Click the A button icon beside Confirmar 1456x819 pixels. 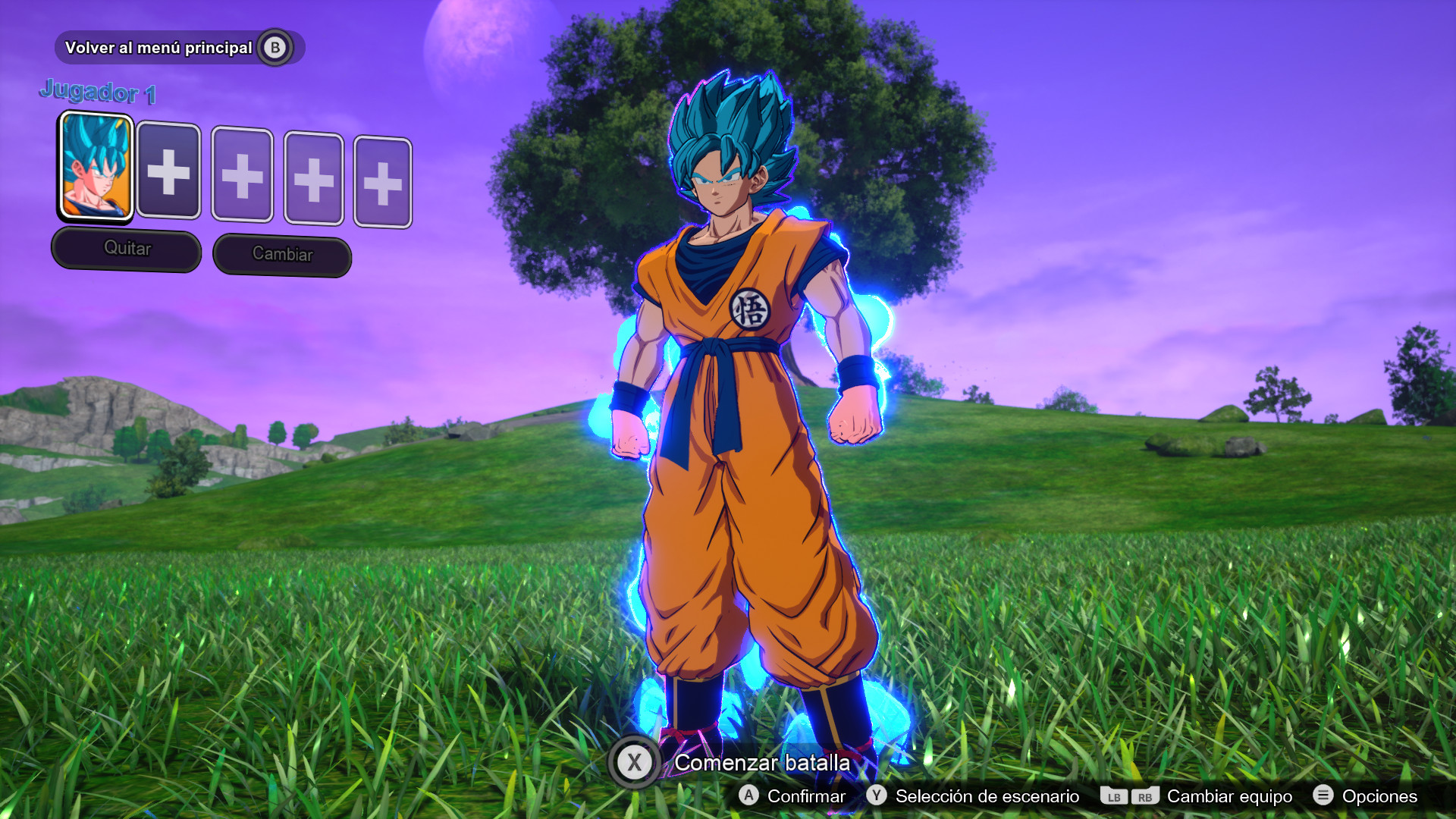tap(749, 796)
